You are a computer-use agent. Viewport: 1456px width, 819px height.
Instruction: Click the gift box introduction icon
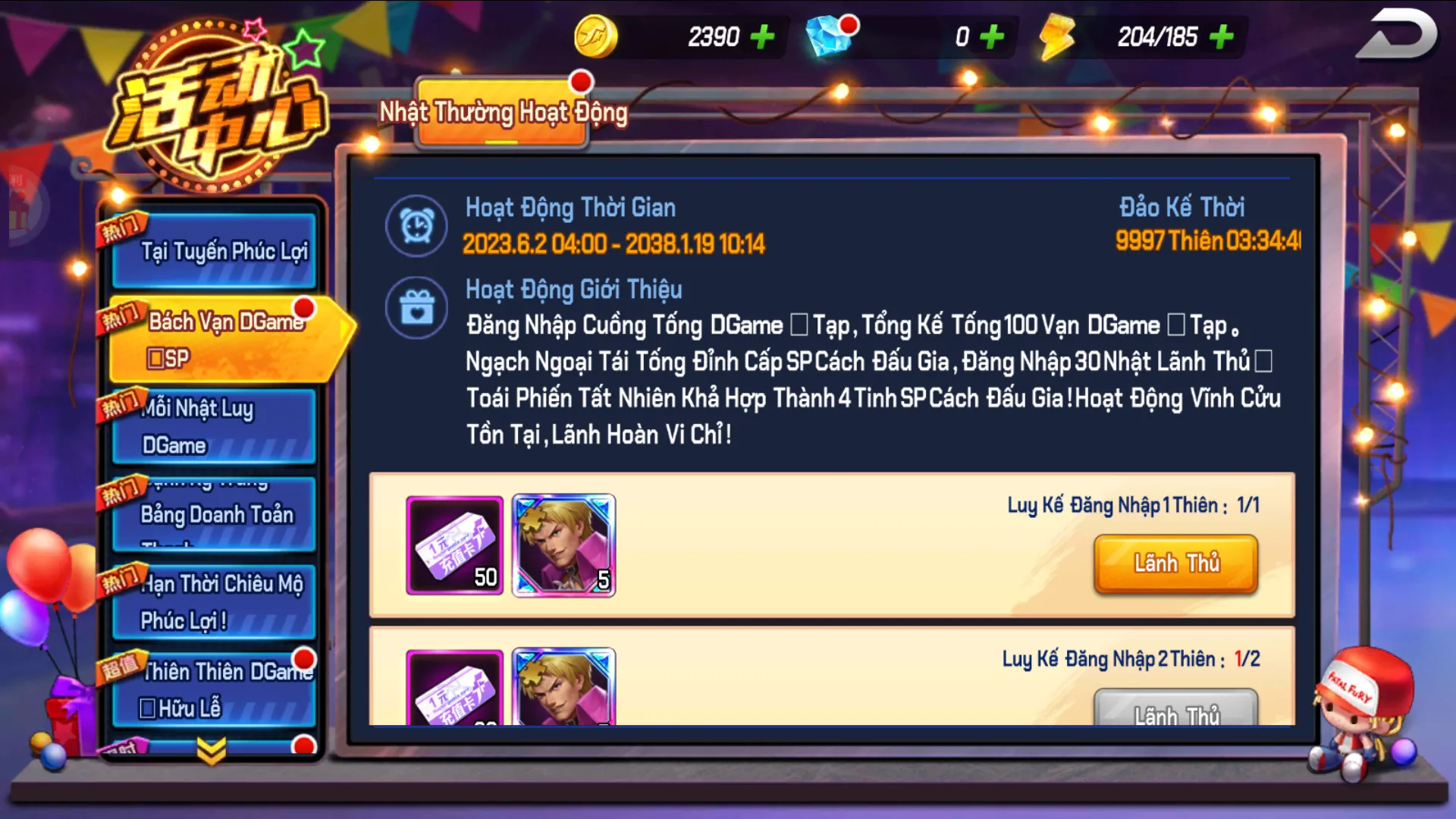click(x=416, y=307)
